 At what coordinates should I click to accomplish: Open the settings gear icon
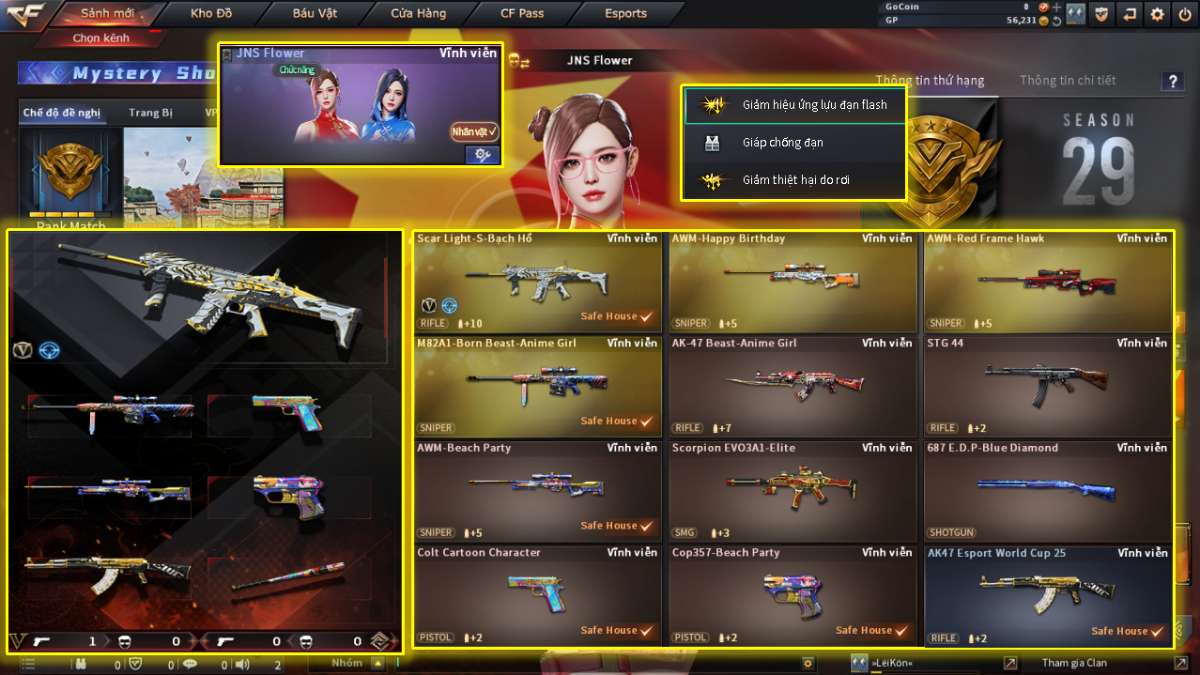(x=1157, y=14)
